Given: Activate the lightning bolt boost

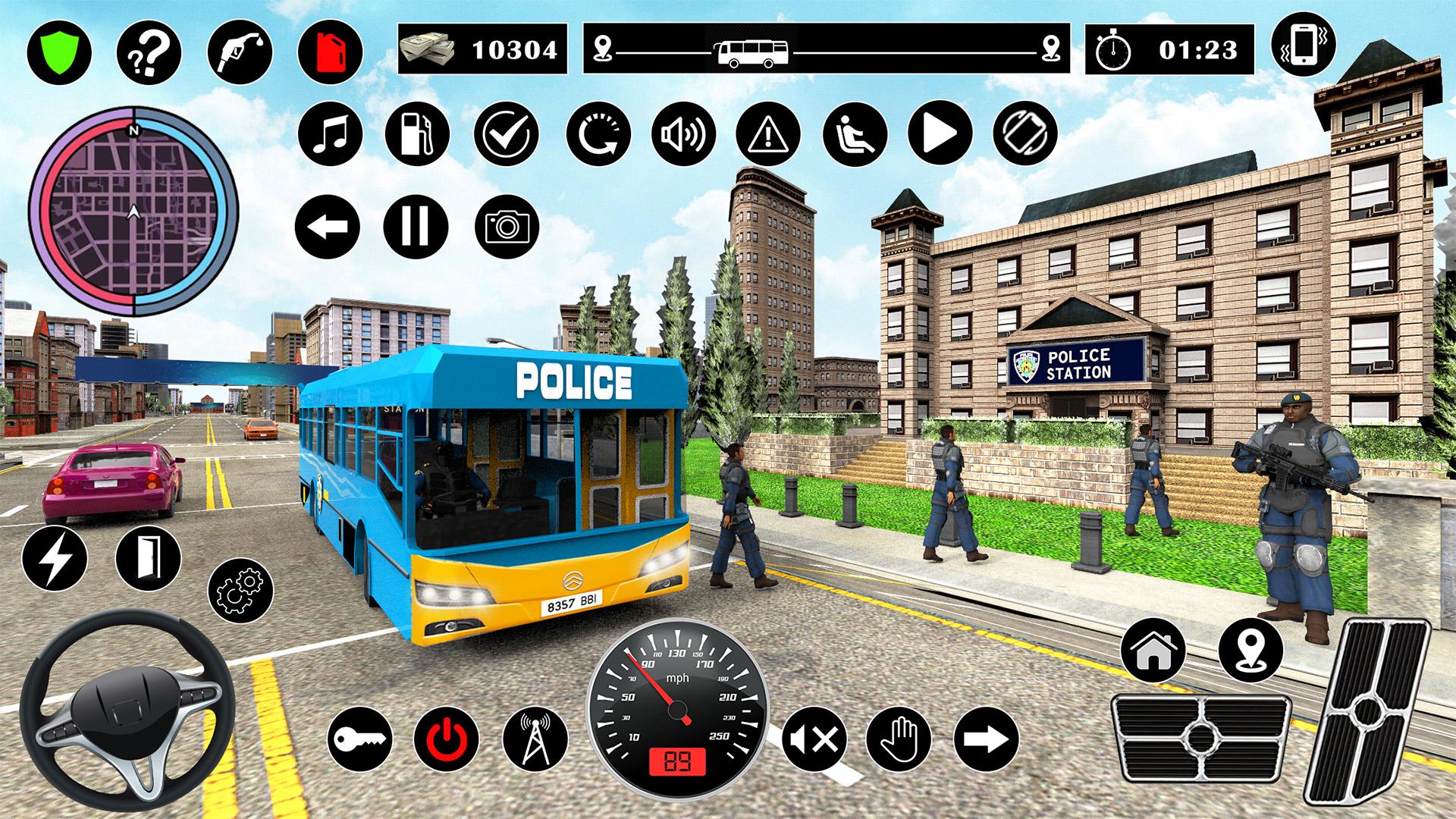Looking at the screenshot, I should [55, 560].
